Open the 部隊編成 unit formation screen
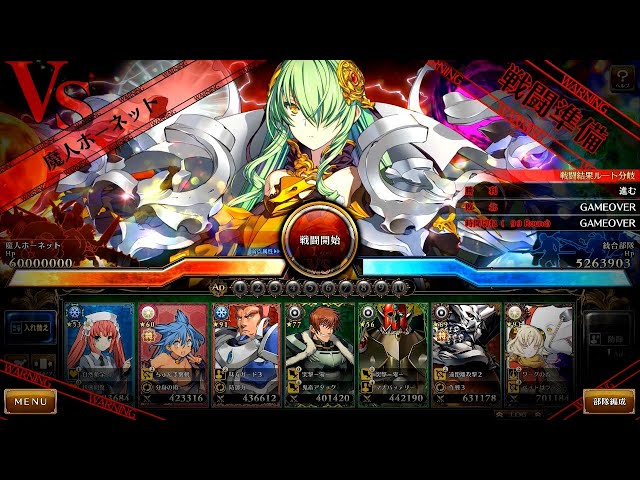This screenshot has height=480, width=640. [608, 402]
